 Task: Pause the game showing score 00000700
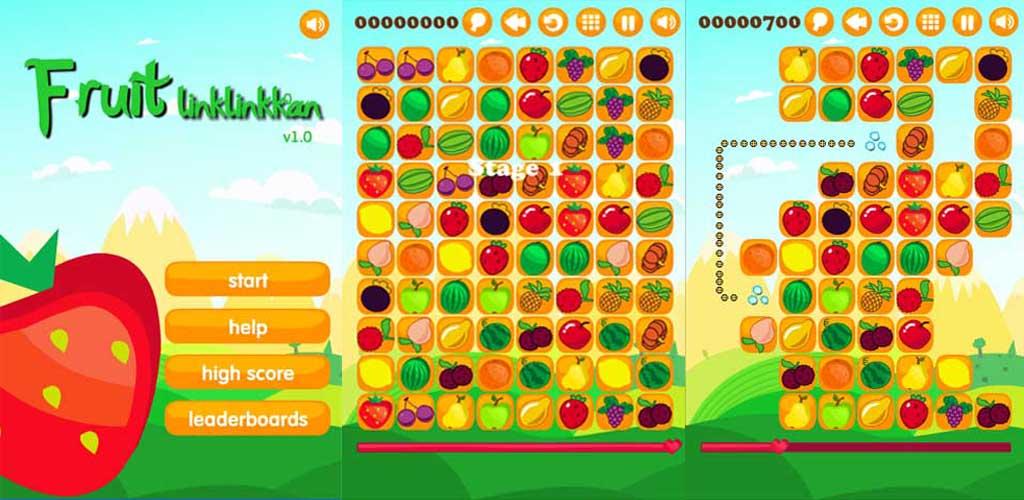coord(967,21)
